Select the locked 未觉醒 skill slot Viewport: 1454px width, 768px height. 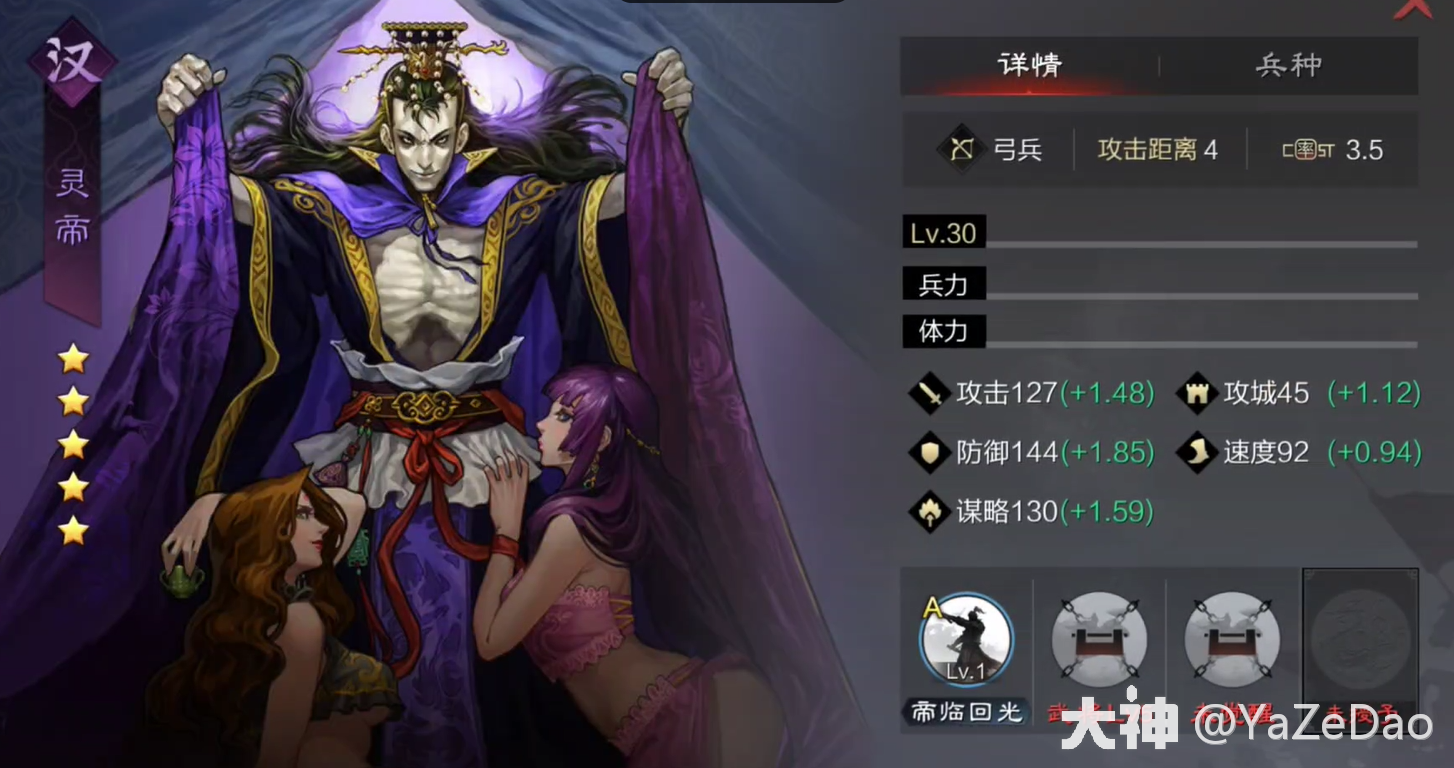(1232, 640)
